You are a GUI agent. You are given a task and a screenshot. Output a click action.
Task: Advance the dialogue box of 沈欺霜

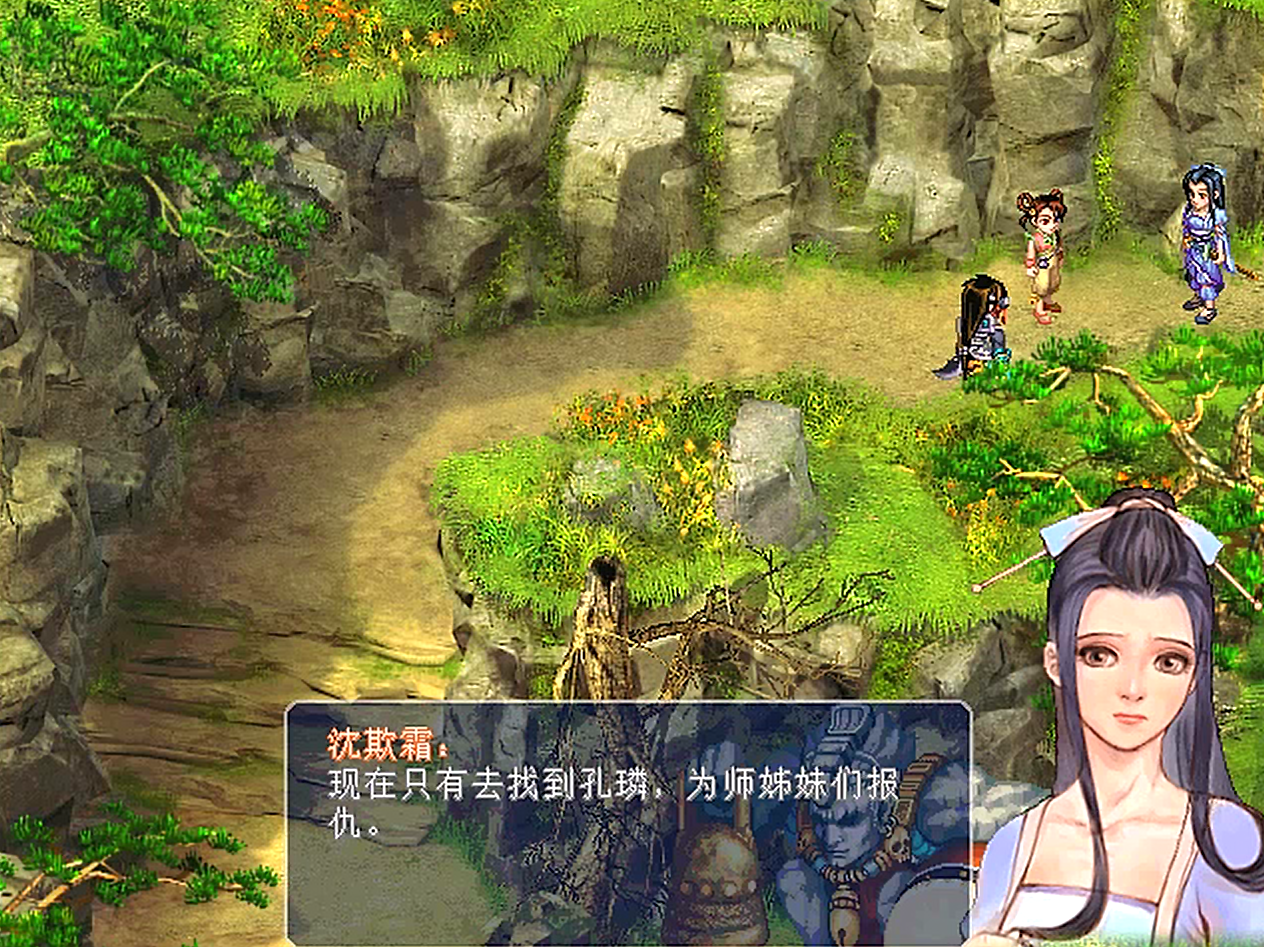(628, 822)
